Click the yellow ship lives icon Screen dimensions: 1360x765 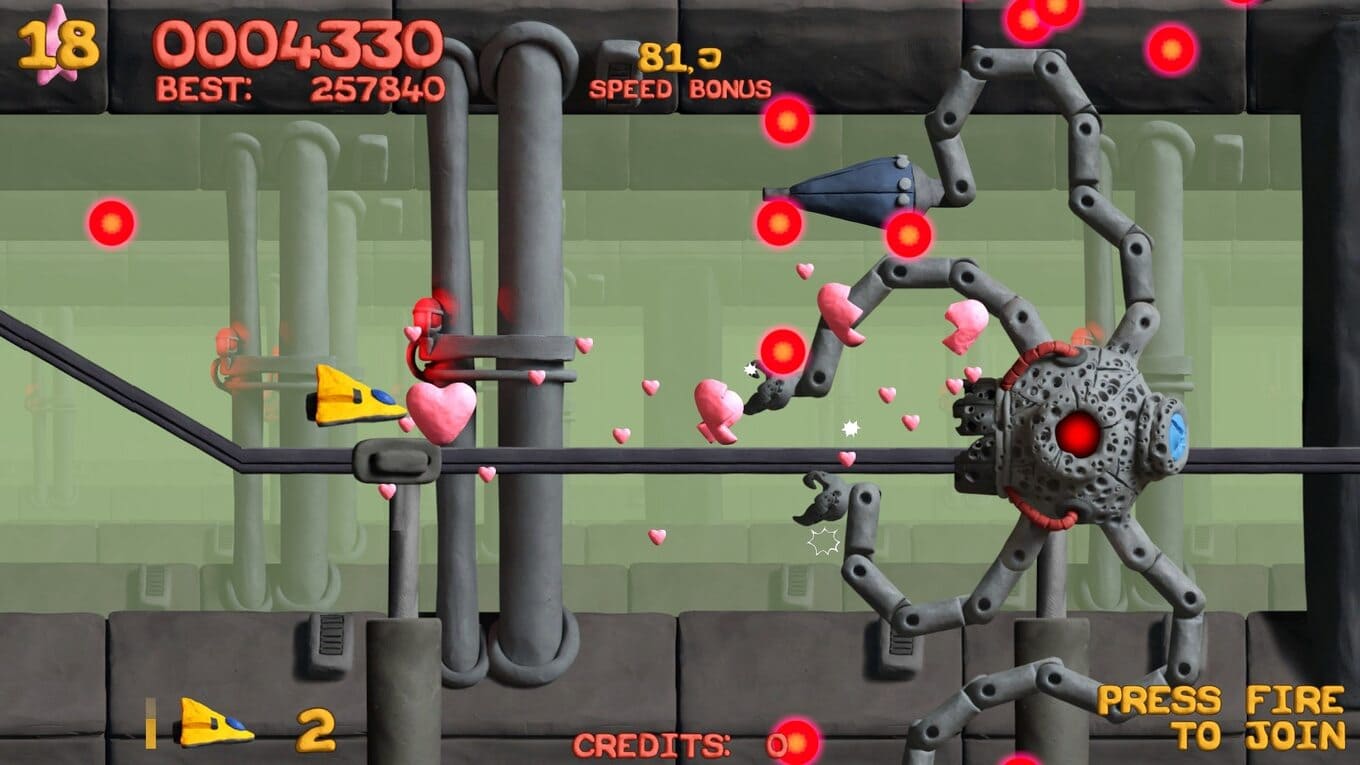click(x=215, y=723)
